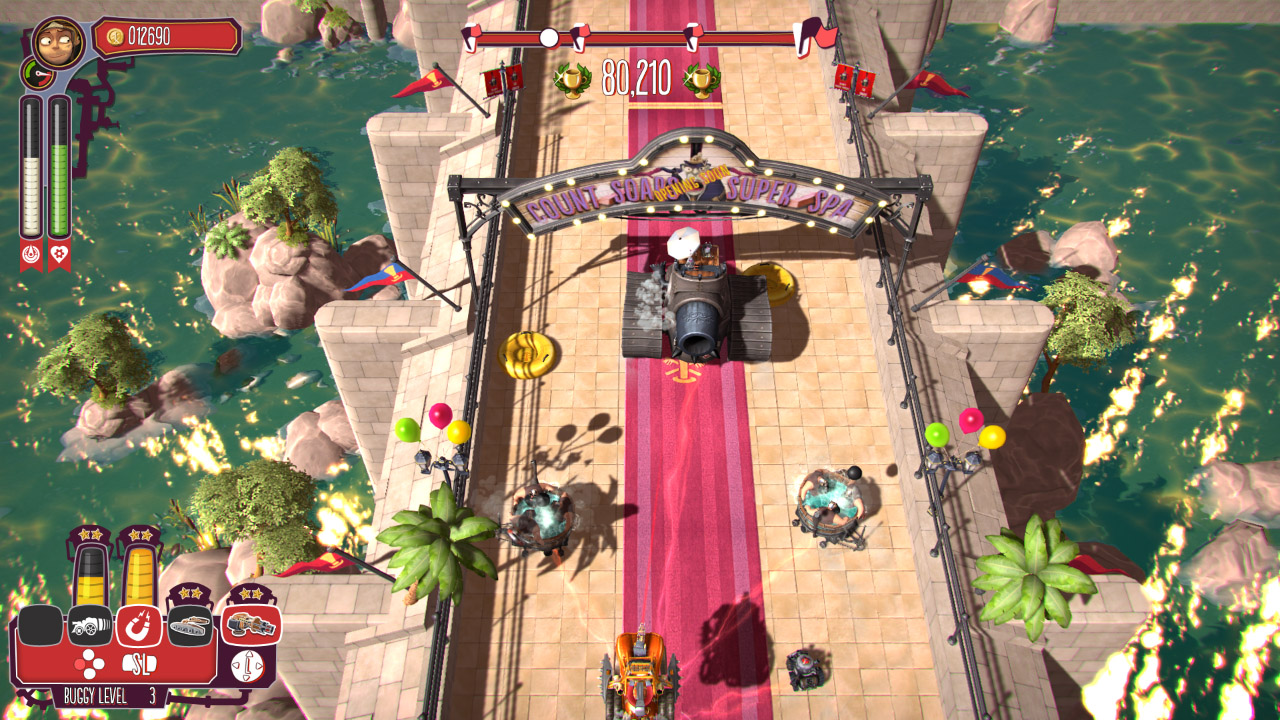Click the pressure gauge dial below the portrait
1280x720 pixels.
point(39,74)
